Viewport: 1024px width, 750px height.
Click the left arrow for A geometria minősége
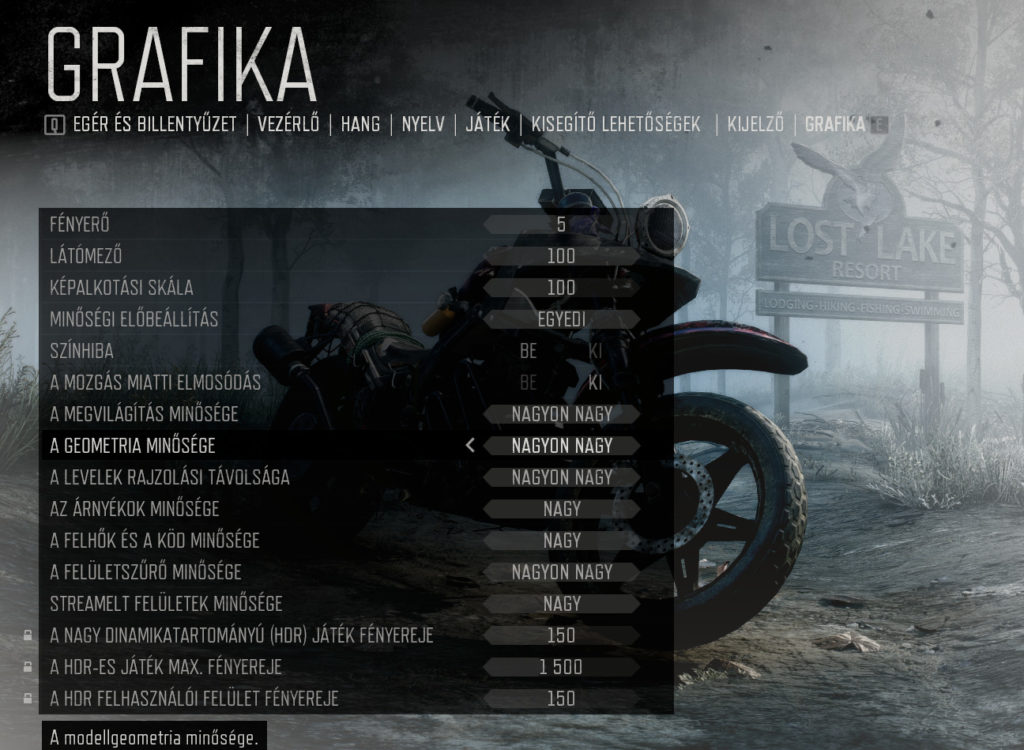click(470, 446)
